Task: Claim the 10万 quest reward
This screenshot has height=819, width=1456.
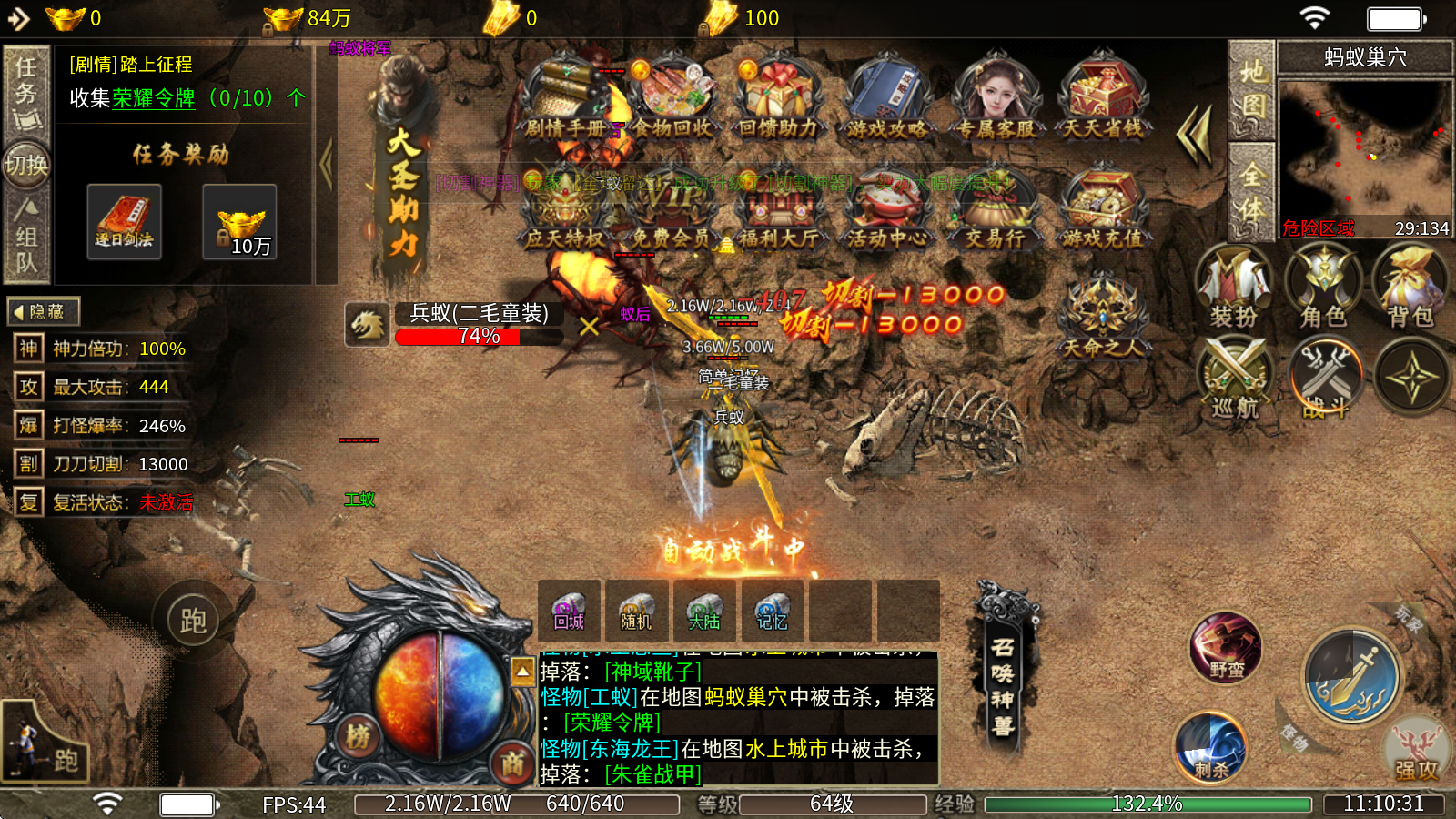Action: click(238, 221)
